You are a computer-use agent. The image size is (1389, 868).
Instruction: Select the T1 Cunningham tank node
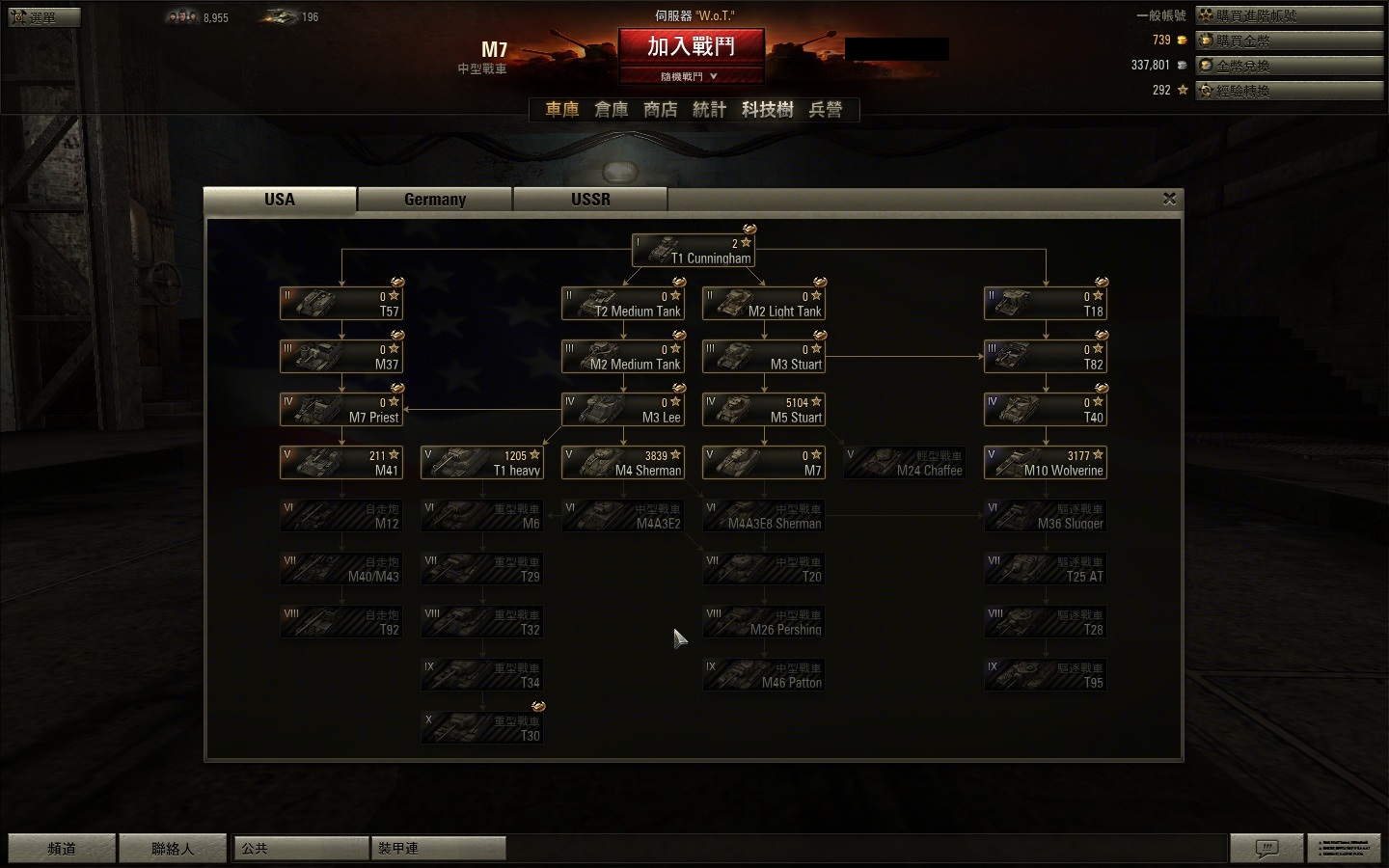(693, 251)
